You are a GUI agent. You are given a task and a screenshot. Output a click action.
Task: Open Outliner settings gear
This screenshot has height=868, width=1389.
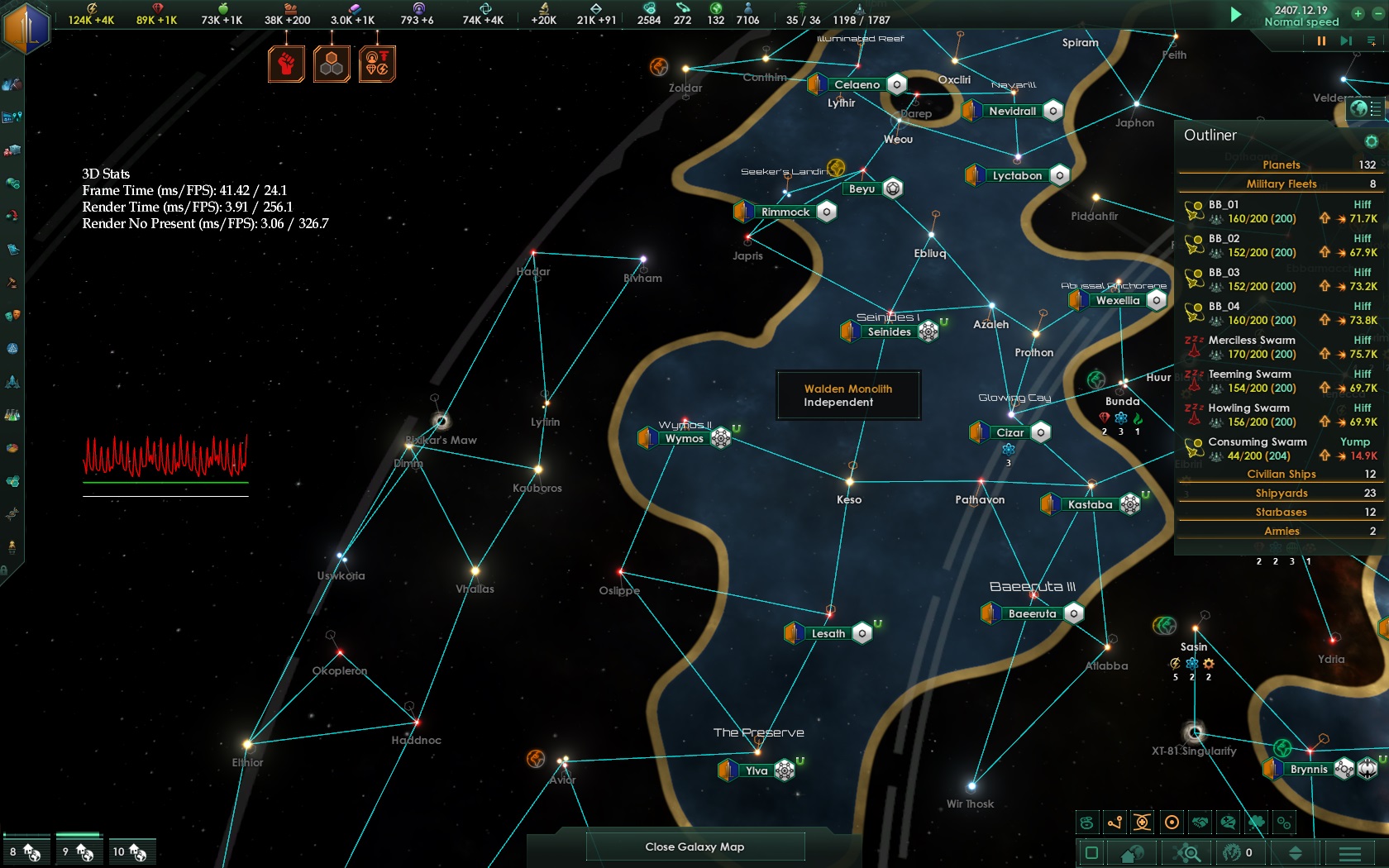coord(1371,141)
